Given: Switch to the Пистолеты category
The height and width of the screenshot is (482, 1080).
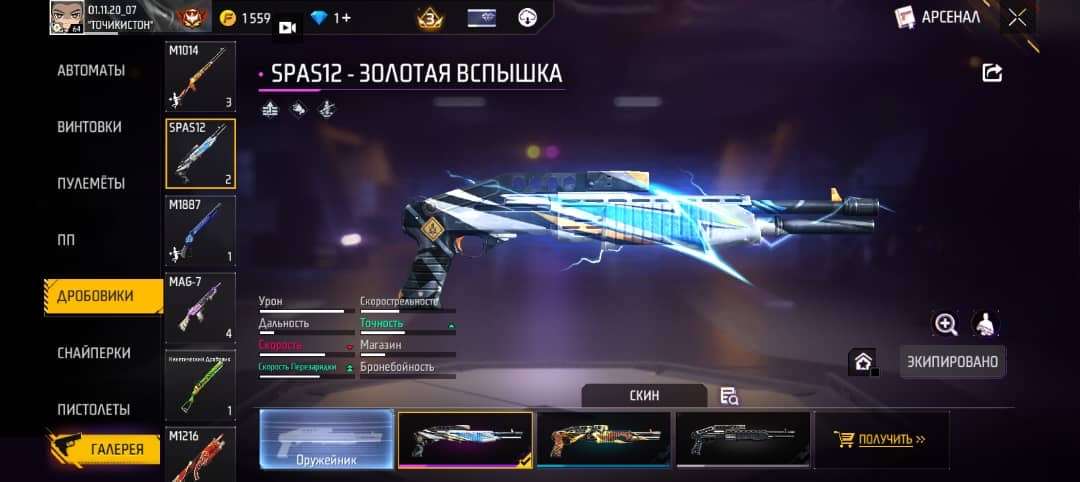Looking at the screenshot, I should click(94, 409).
